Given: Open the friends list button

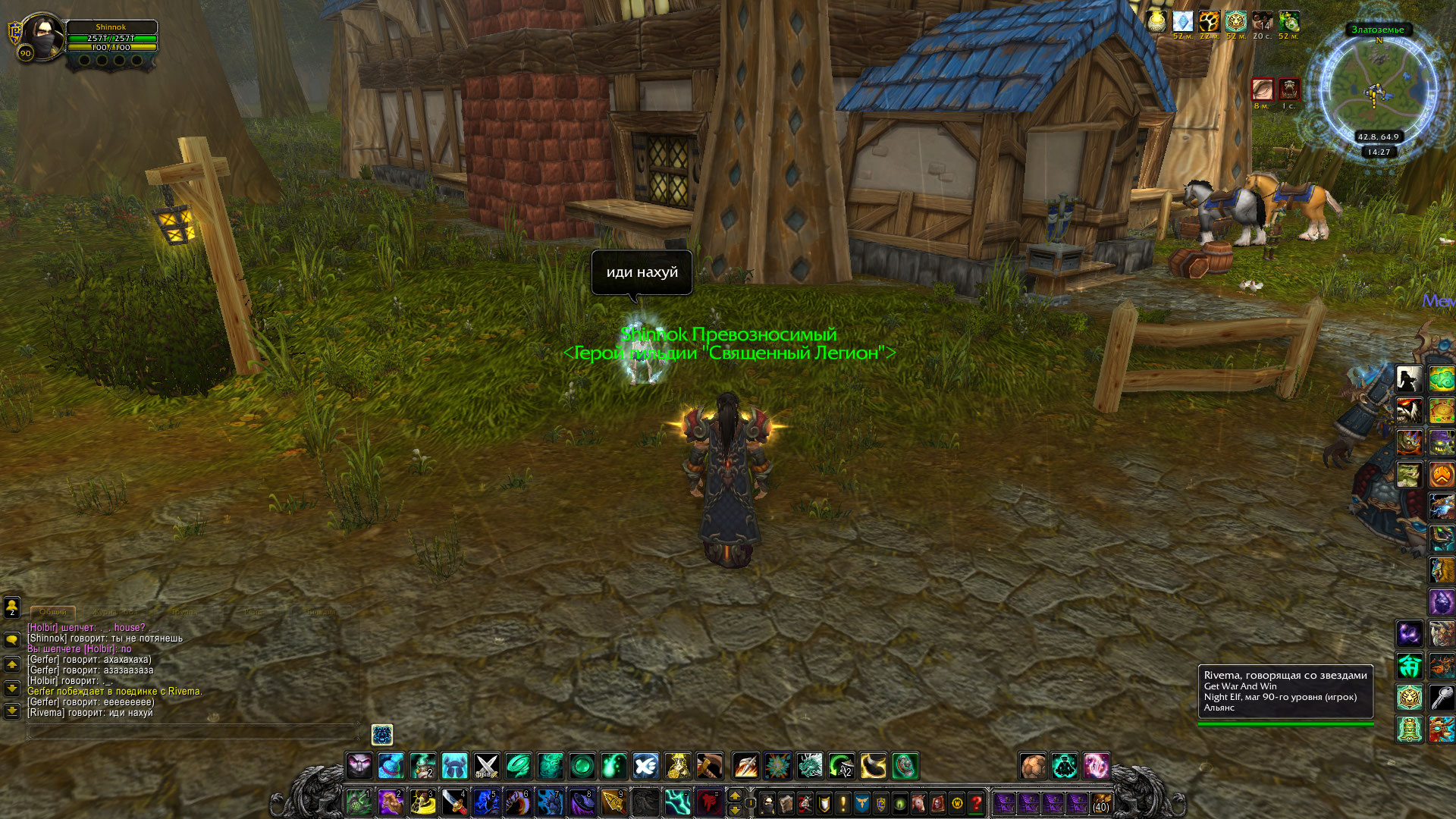Looking at the screenshot, I should coord(12,607).
